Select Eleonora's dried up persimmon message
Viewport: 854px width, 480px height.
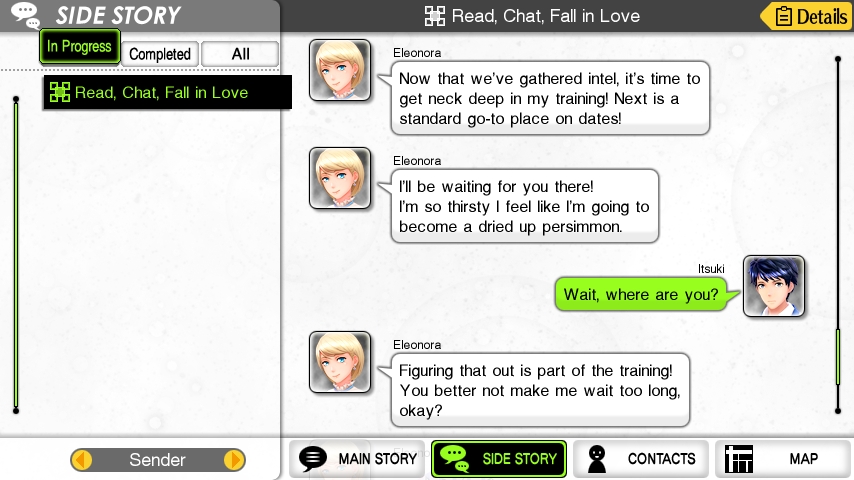tap(523, 206)
